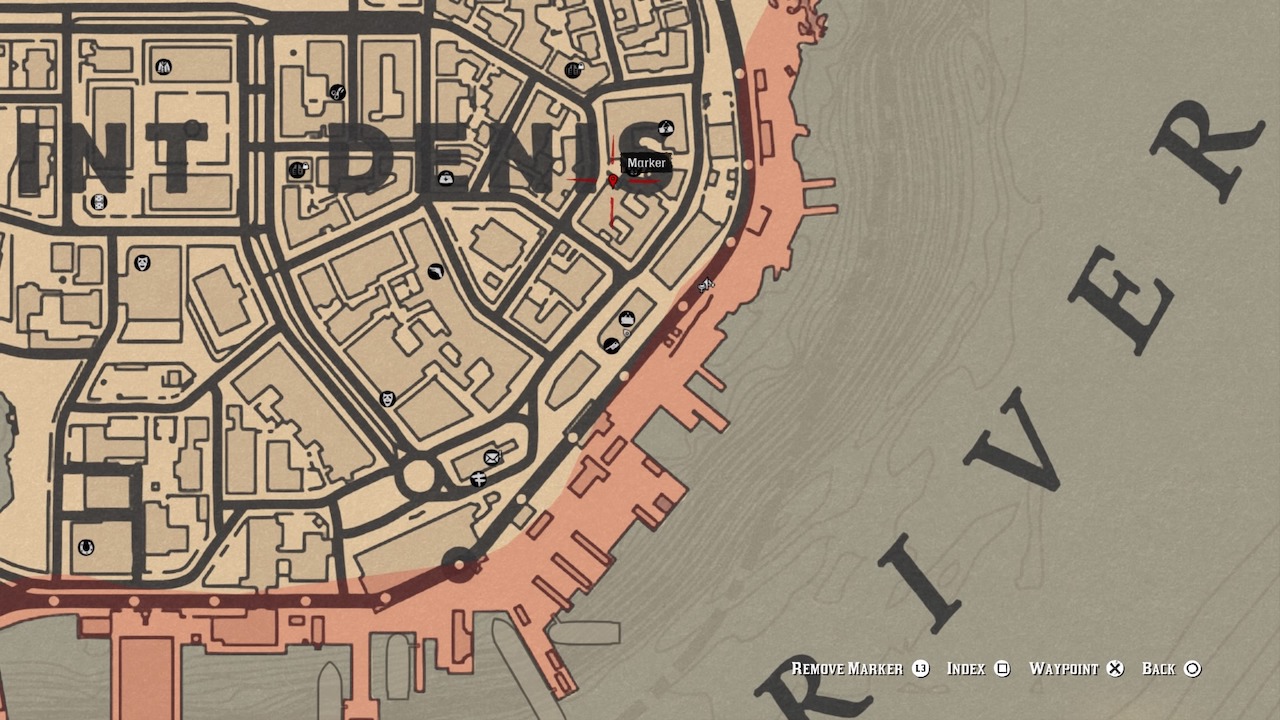Image resolution: width=1280 pixels, height=720 pixels.
Task: Select the post office envelope icon
Action: coord(491,457)
